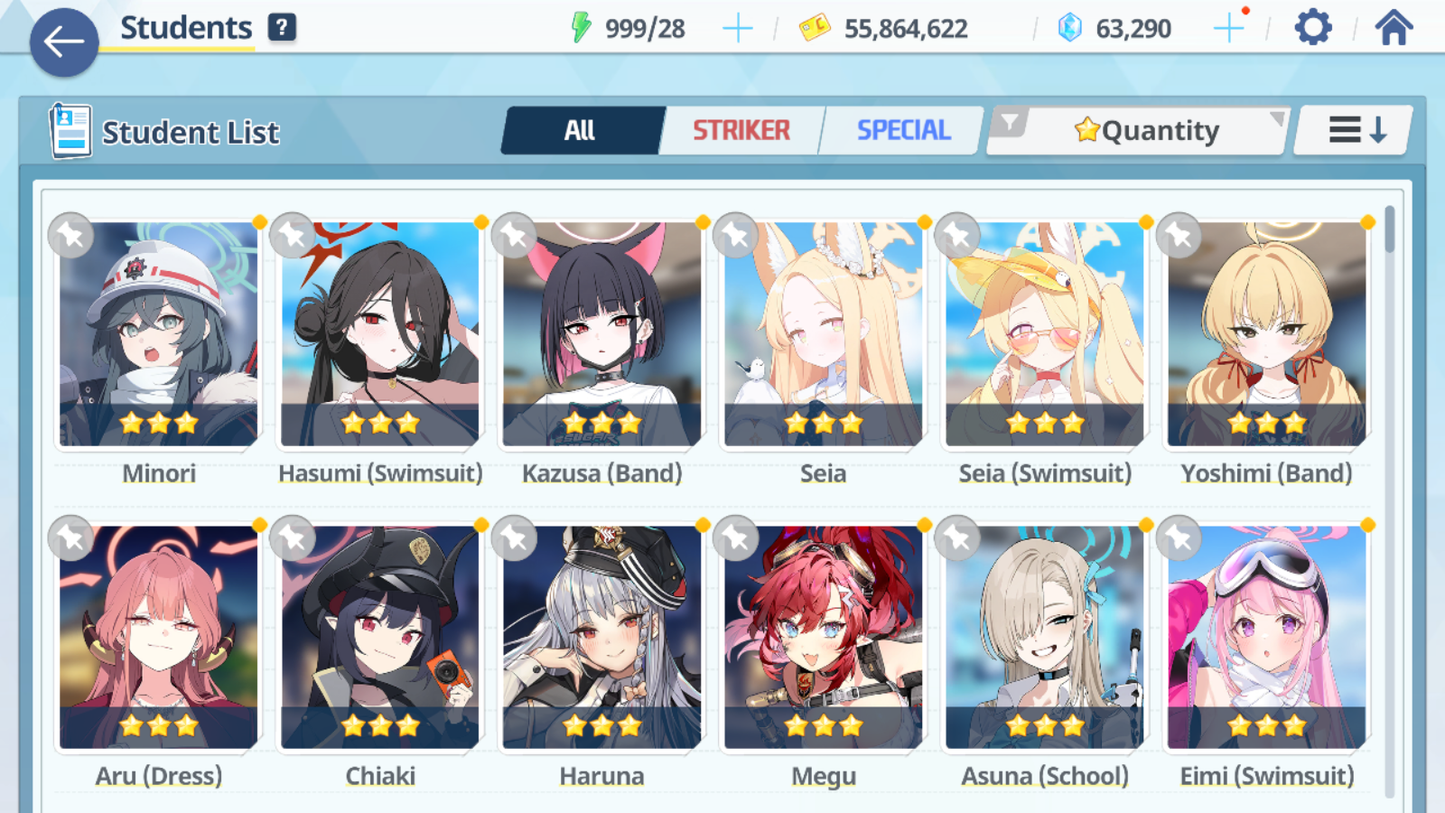Toggle the pin on Kazusa (Band)'s card
The width and height of the screenshot is (1445, 813).
[x=514, y=236]
